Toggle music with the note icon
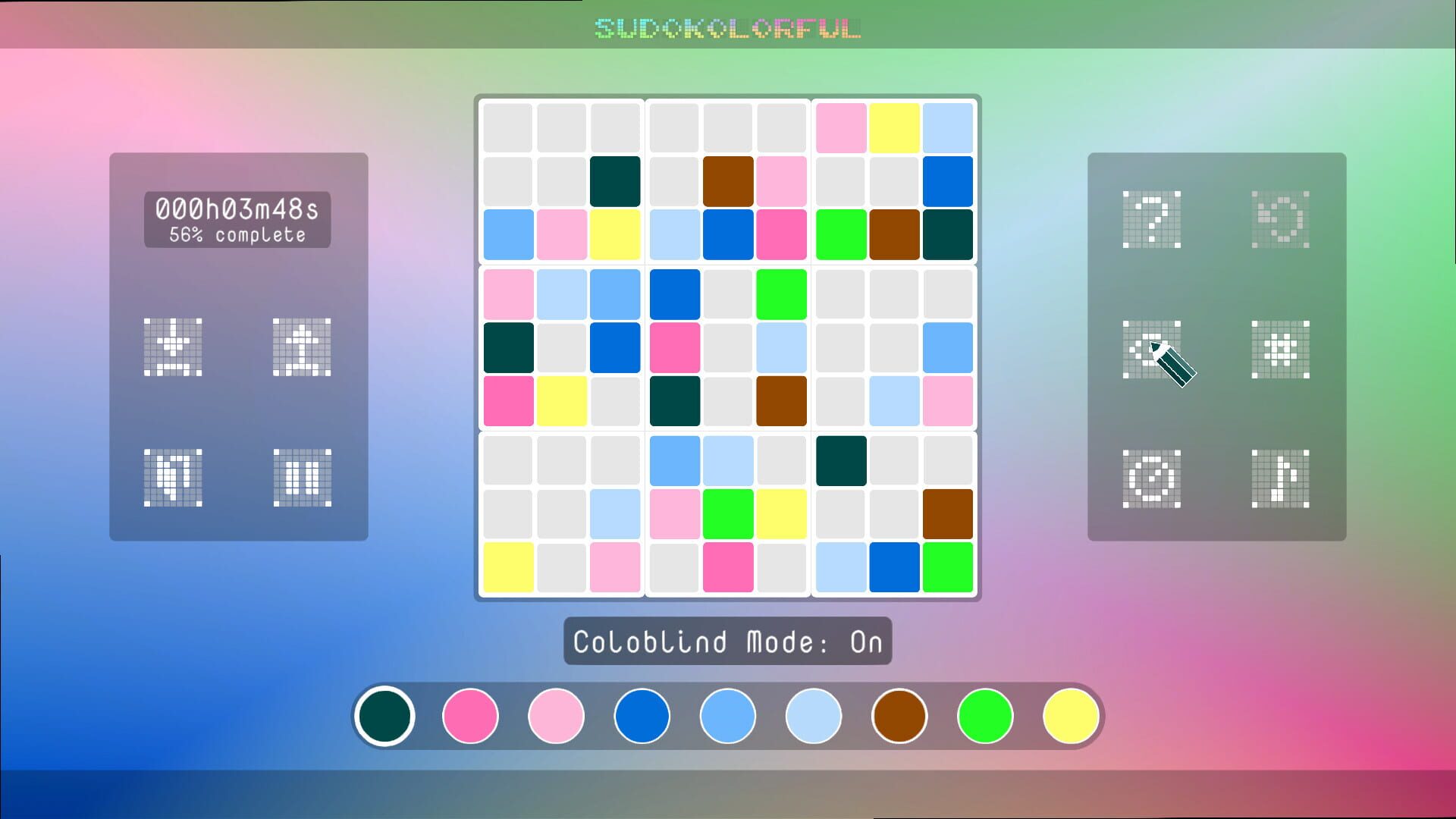The image size is (1456, 819). click(1280, 480)
